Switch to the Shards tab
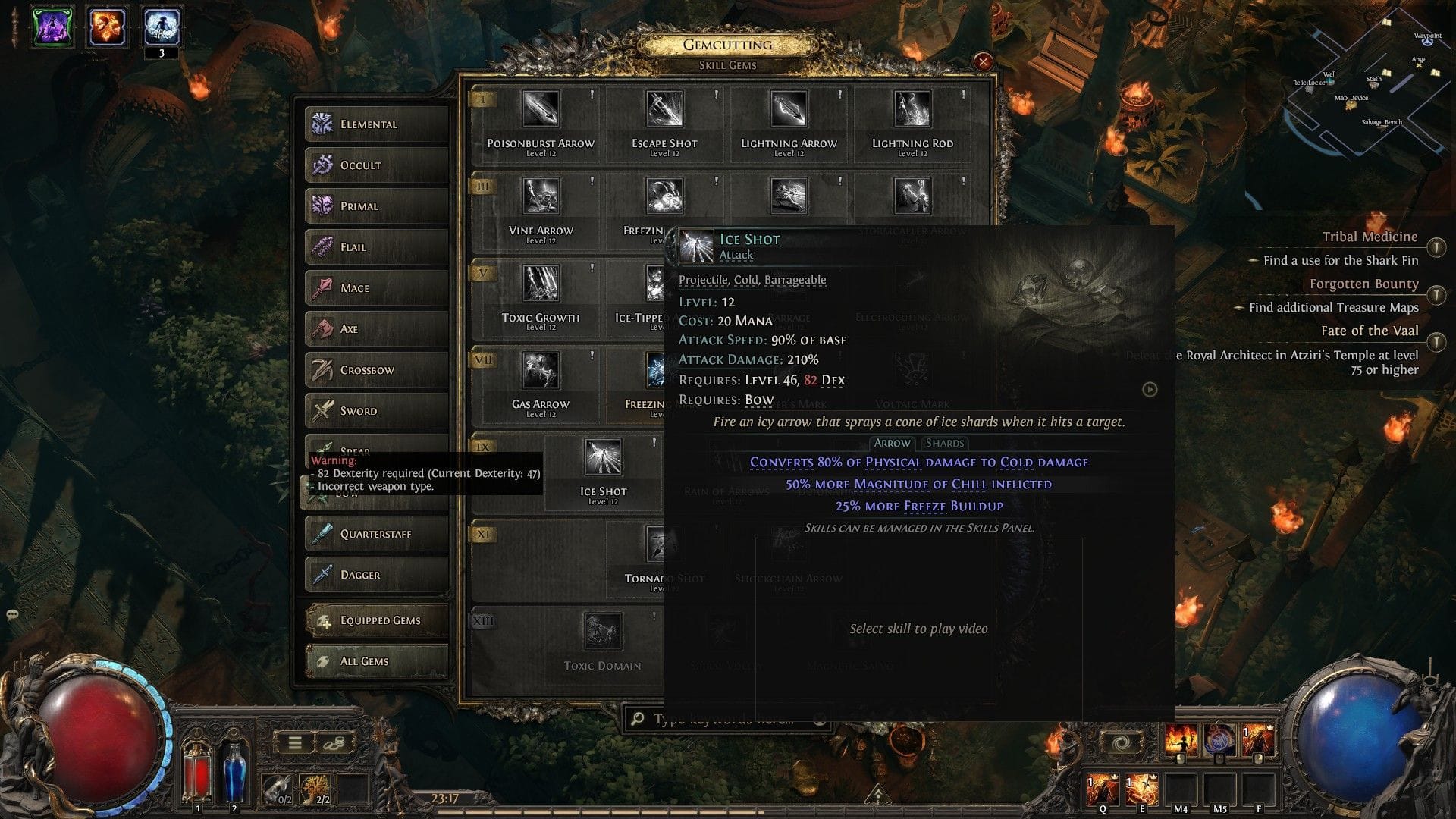1456x819 pixels. [x=944, y=442]
